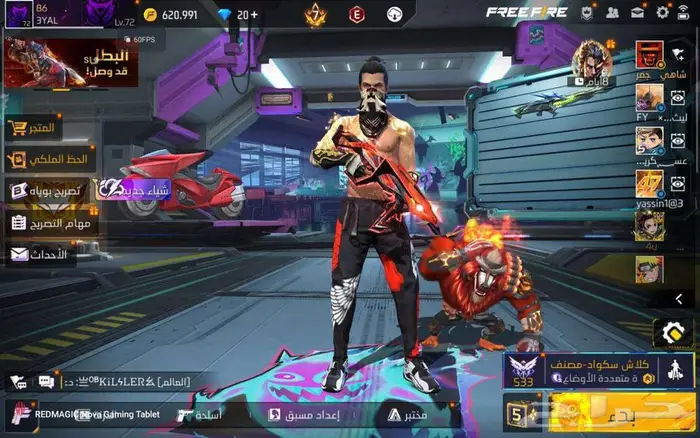Open the Events (الأحداث) menu
Screen dimensions: 700x438
[40, 254]
